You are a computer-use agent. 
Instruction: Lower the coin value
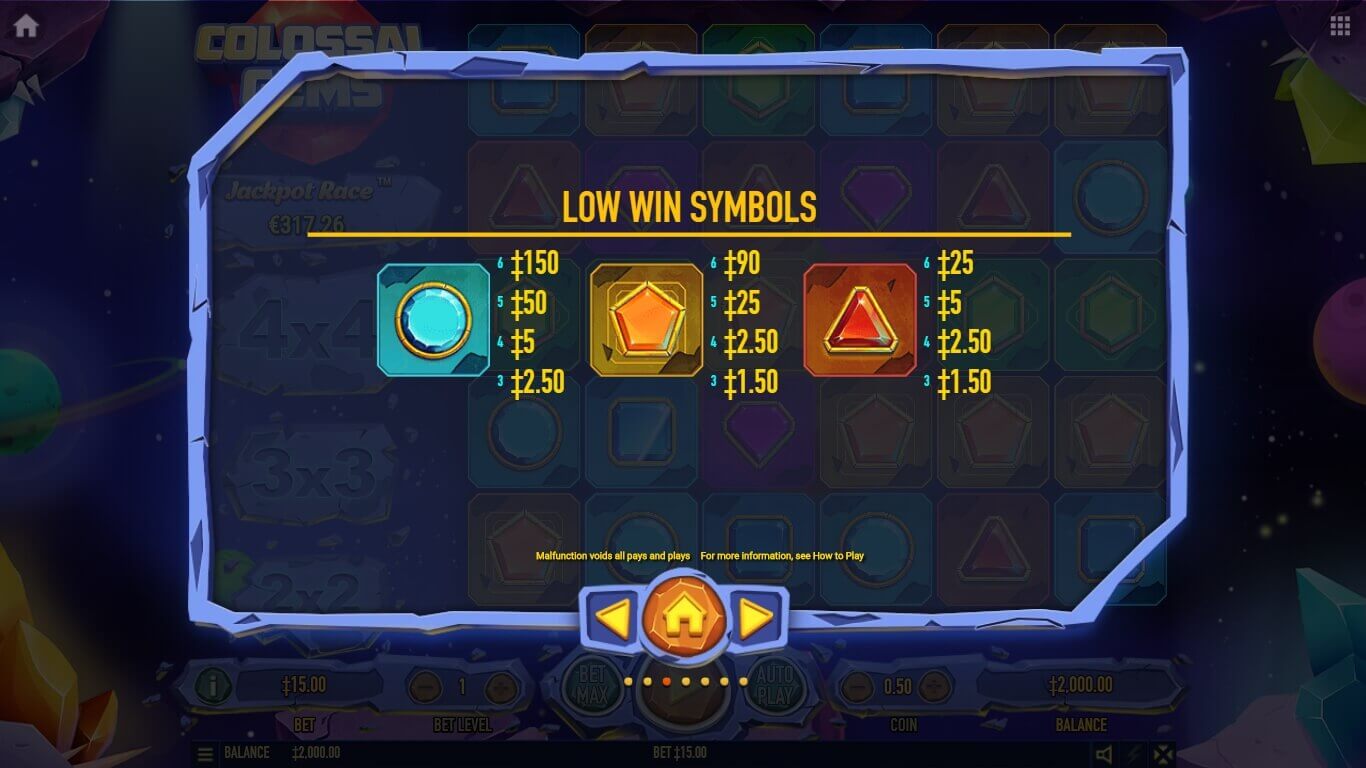pyautogui.click(x=856, y=687)
